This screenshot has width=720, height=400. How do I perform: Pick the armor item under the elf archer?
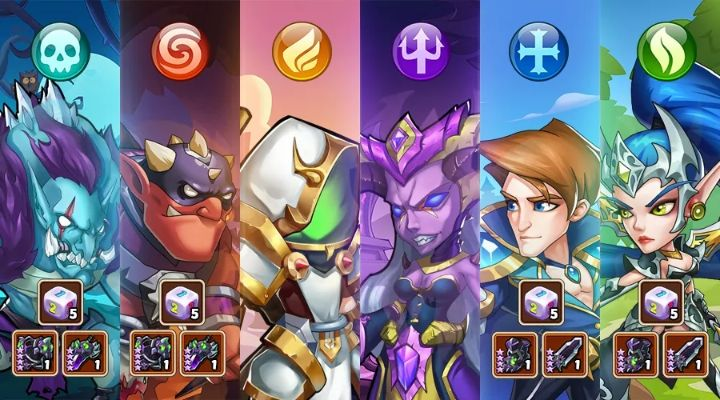click(x=637, y=353)
